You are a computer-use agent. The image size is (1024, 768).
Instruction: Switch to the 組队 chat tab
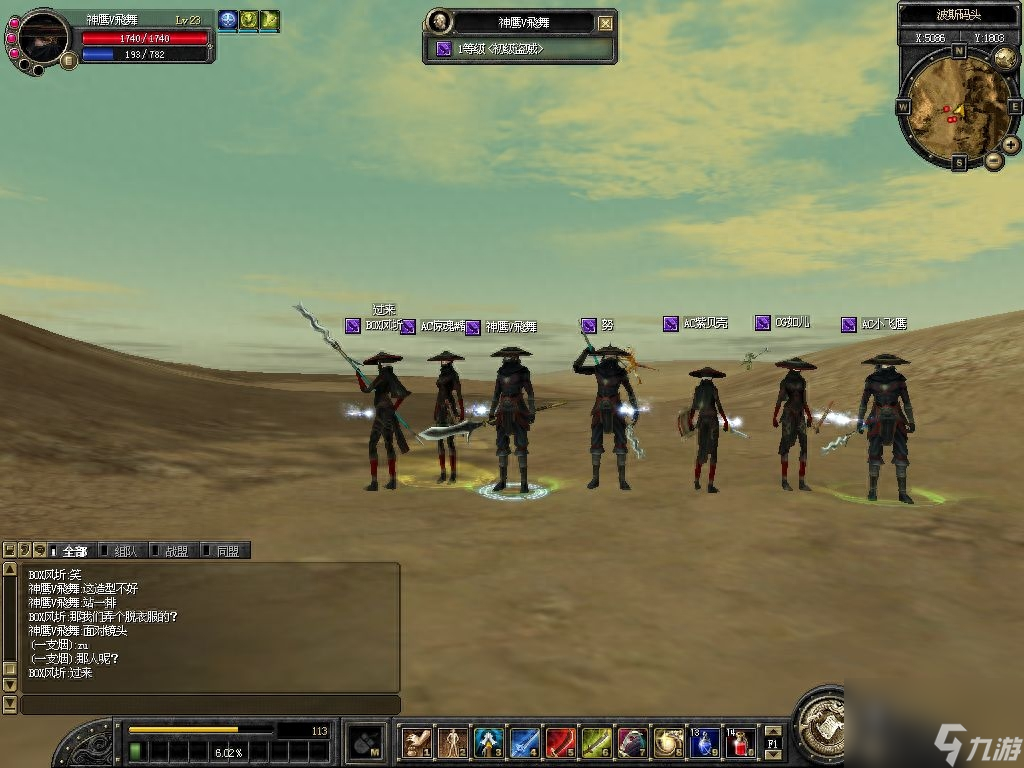click(122, 551)
